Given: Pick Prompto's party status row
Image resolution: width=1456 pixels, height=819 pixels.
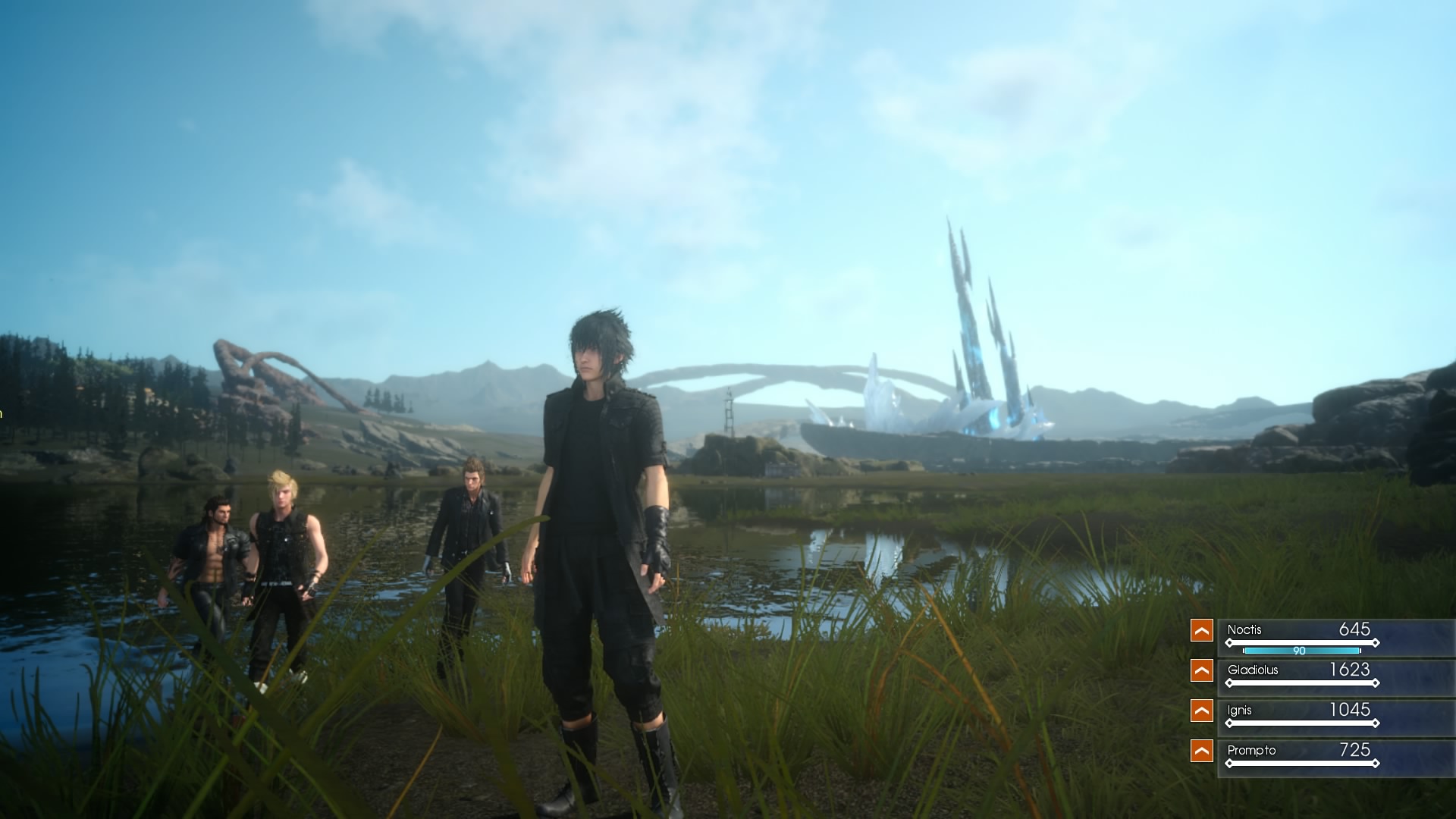Looking at the screenshot, I should pyautogui.click(x=1301, y=755).
